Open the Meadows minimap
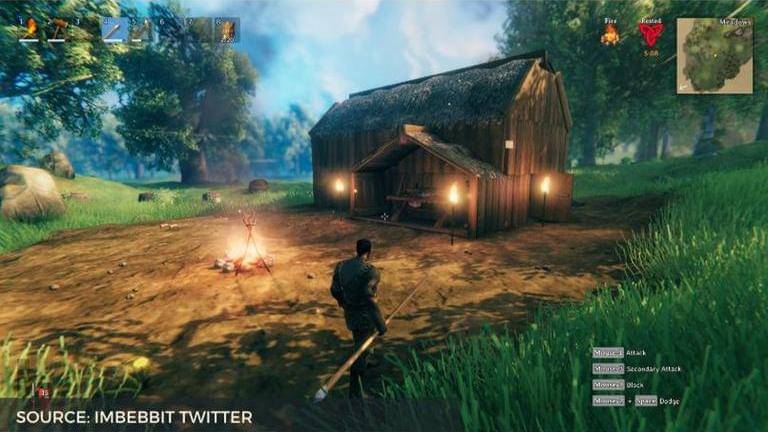 click(714, 56)
